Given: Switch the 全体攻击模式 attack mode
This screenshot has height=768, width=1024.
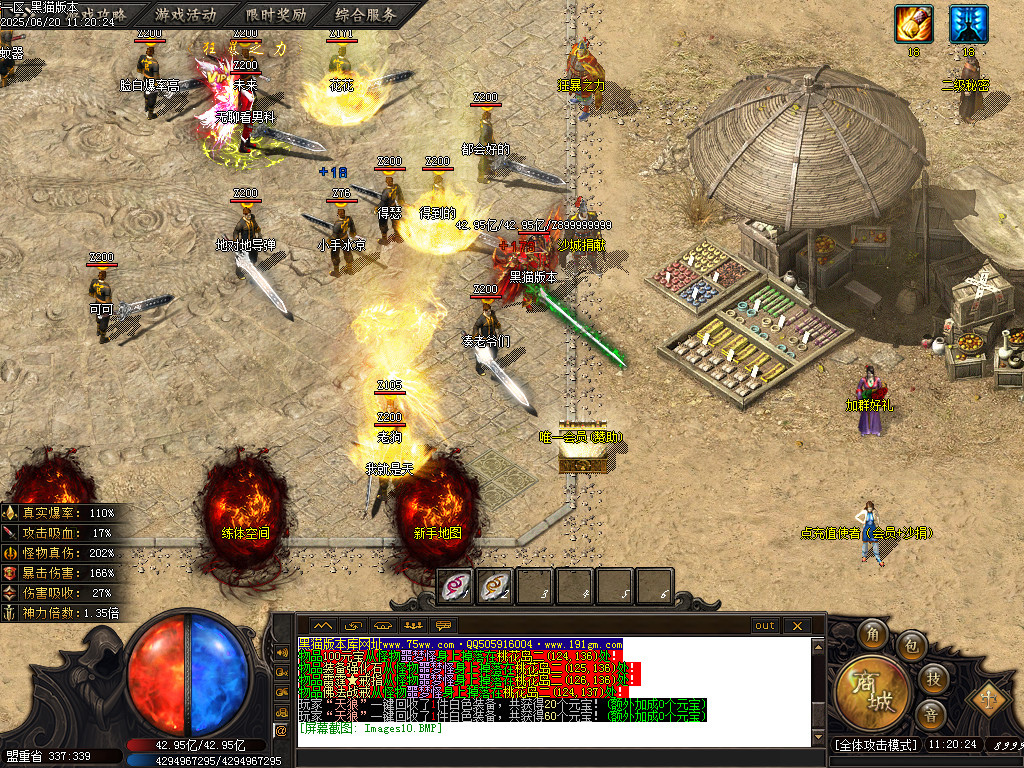Looking at the screenshot, I should 876,745.
